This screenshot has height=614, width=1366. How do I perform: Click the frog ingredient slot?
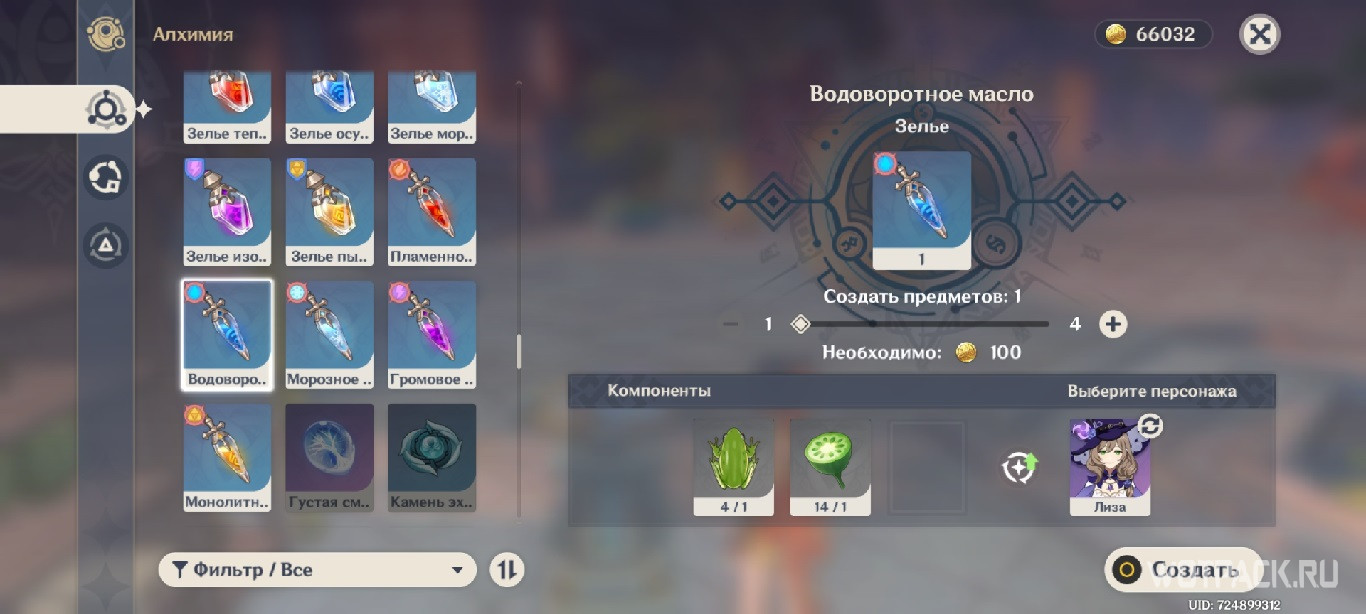(733, 467)
